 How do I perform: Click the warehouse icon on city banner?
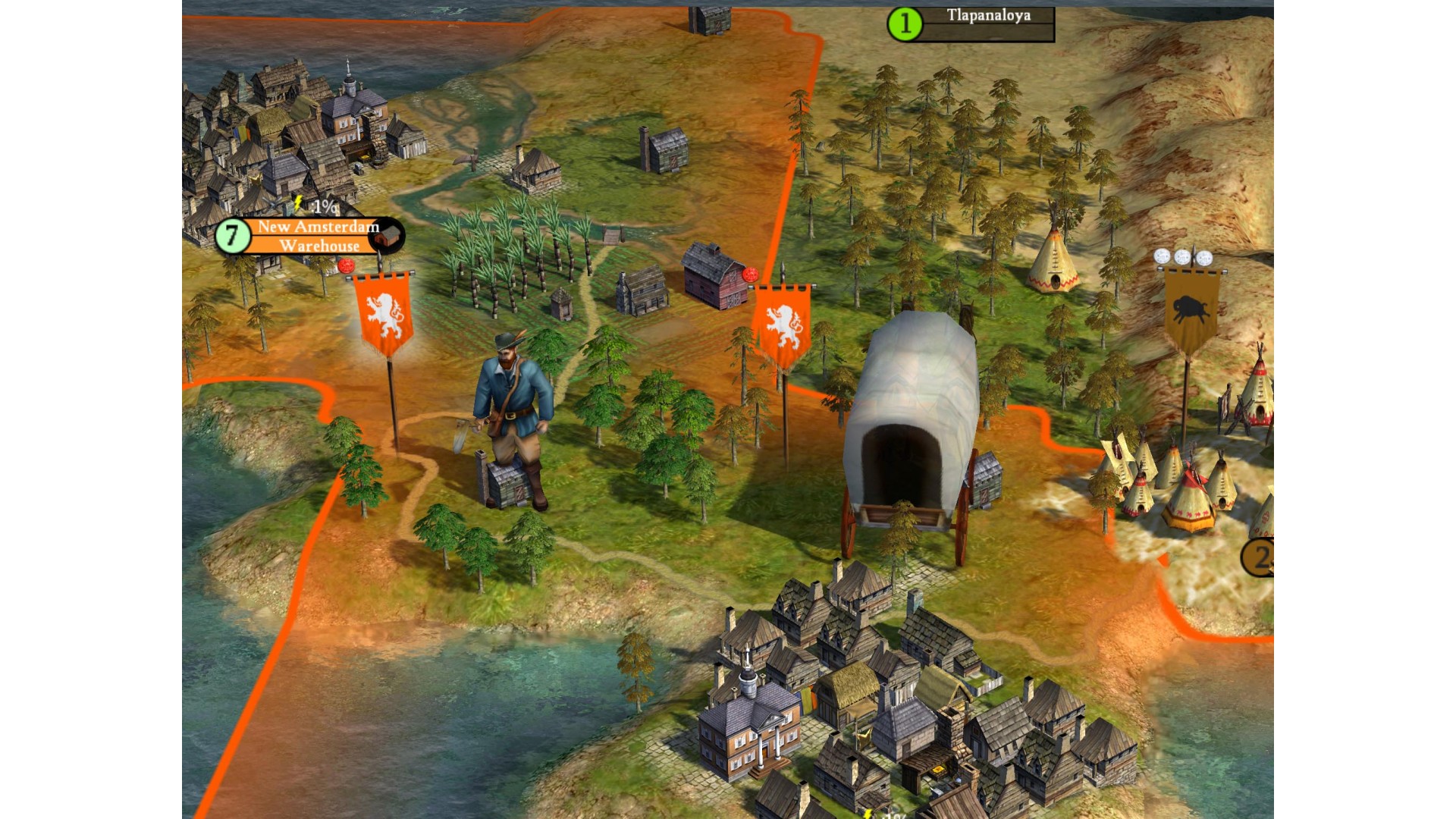coord(388,237)
